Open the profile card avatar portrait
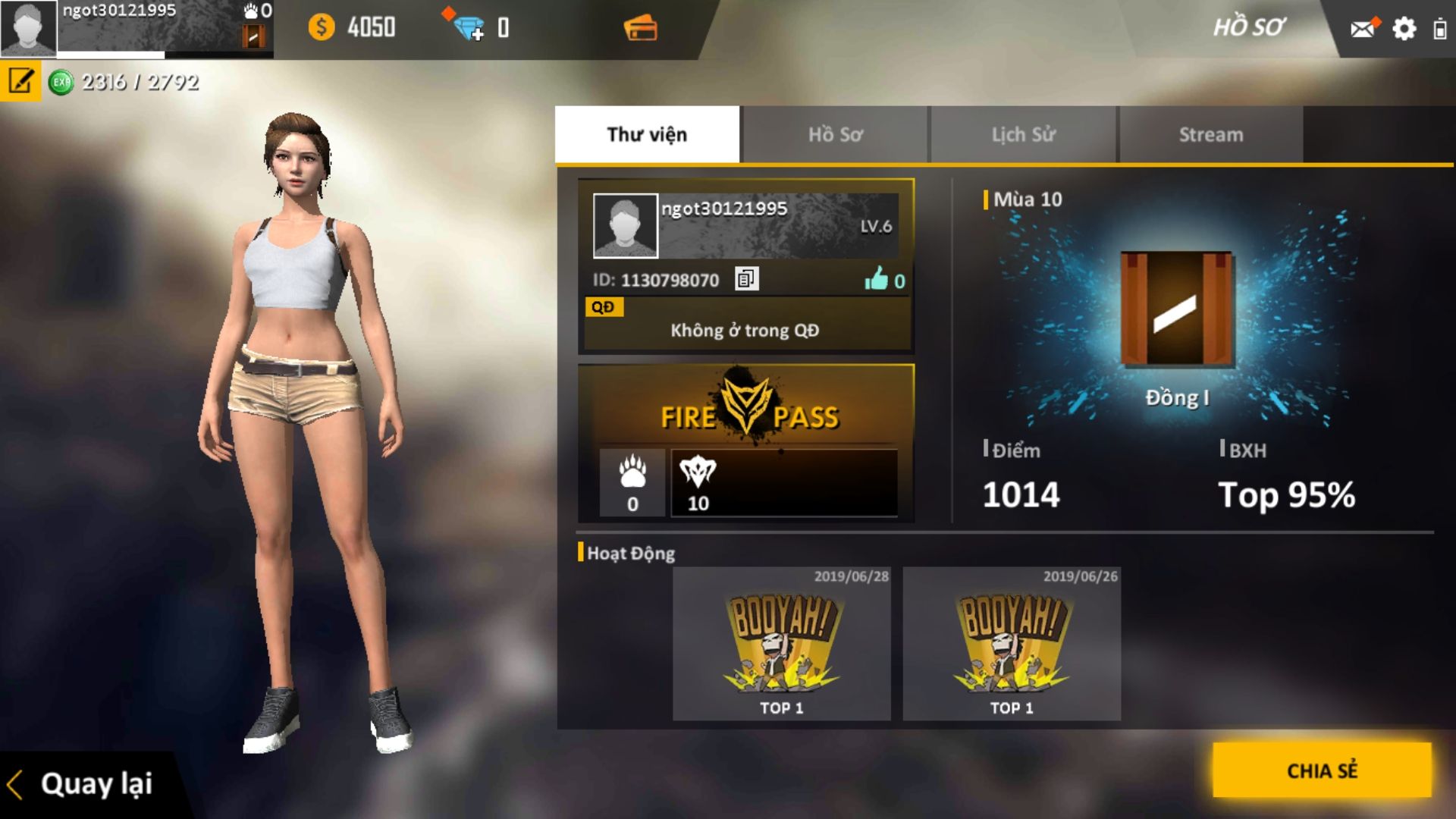Screen dimensions: 1456x819 (x=625, y=225)
